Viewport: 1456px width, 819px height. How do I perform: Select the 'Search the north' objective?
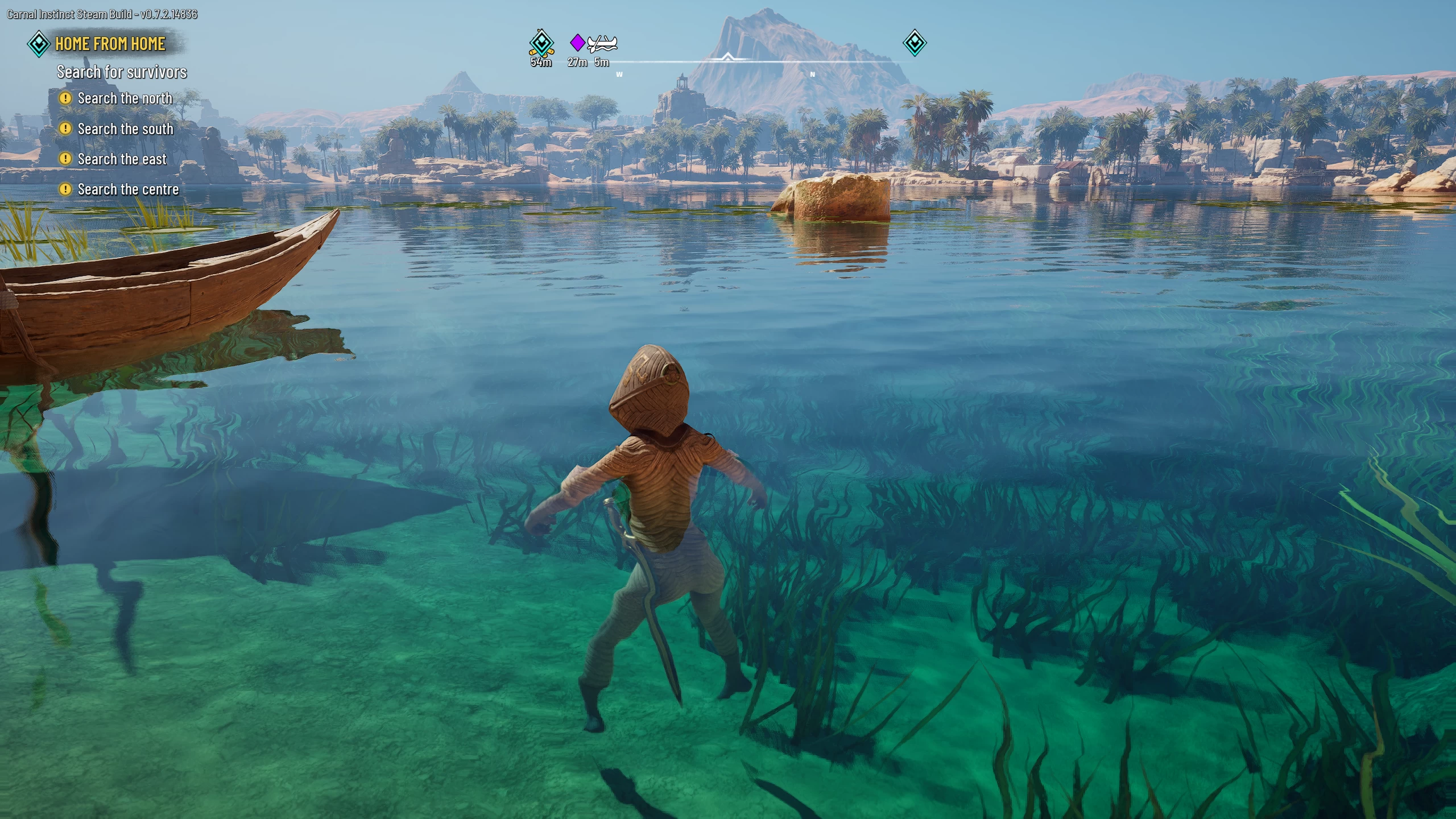(x=125, y=98)
